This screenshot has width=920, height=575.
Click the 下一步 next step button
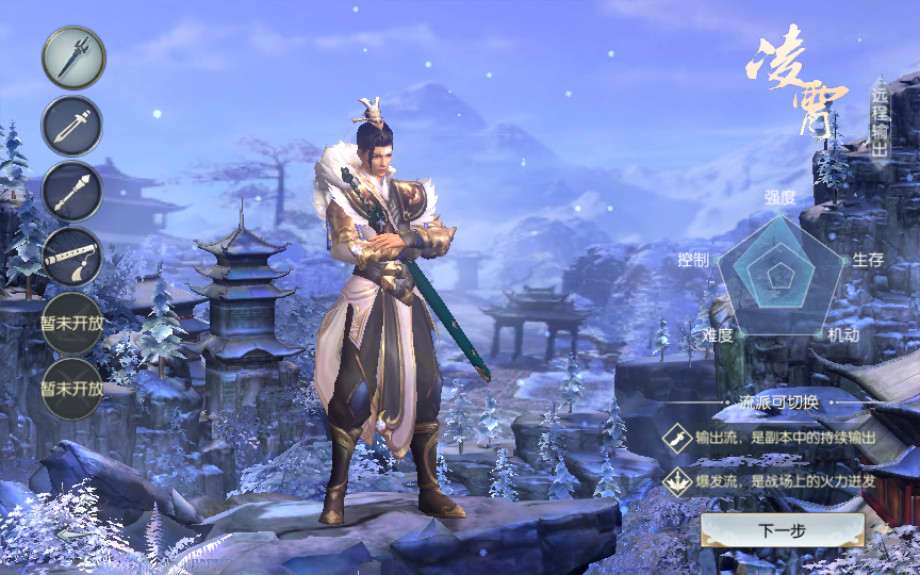tap(782, 530)
